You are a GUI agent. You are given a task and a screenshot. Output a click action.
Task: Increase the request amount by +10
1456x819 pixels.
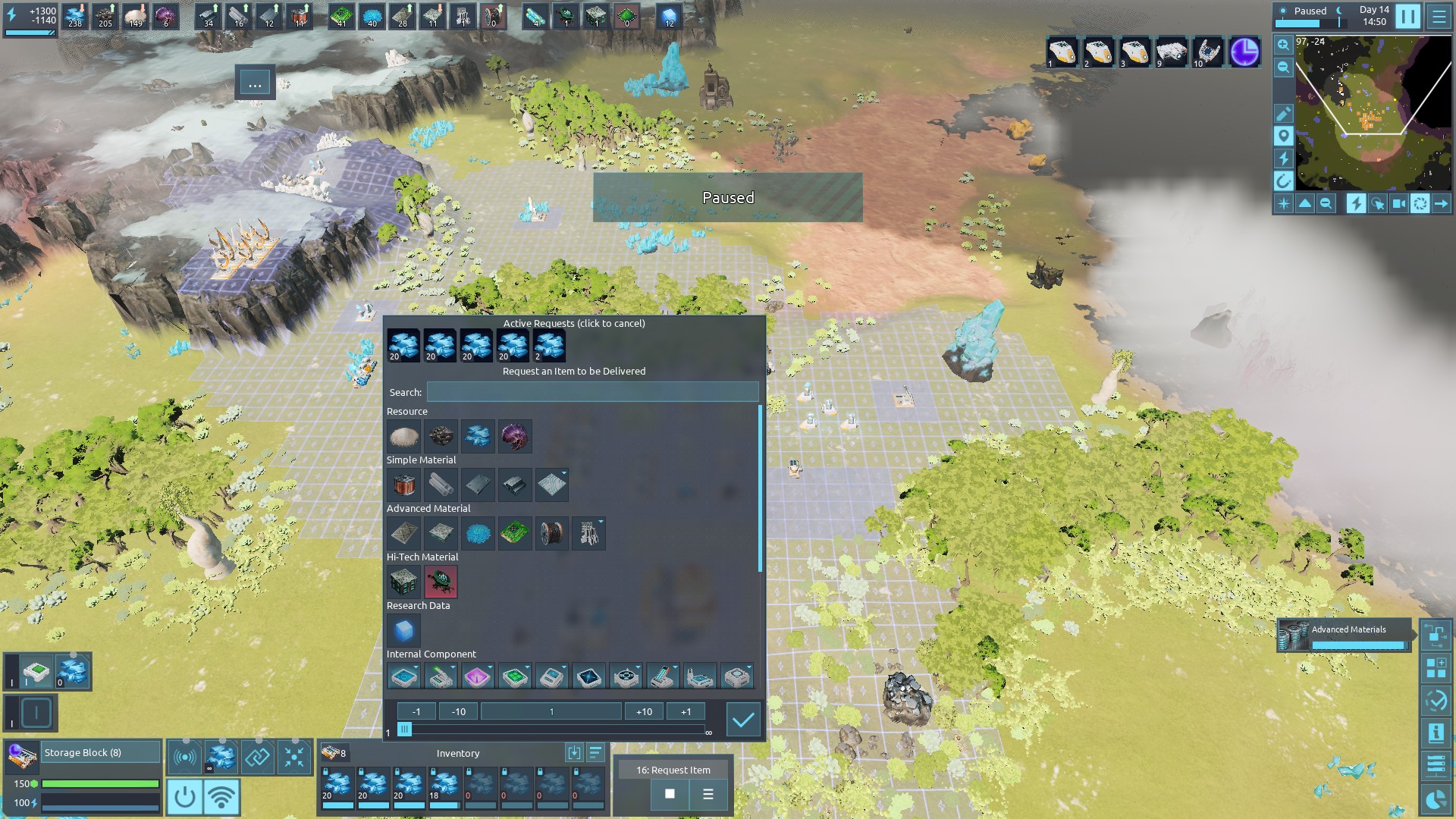tap(644, 711)
